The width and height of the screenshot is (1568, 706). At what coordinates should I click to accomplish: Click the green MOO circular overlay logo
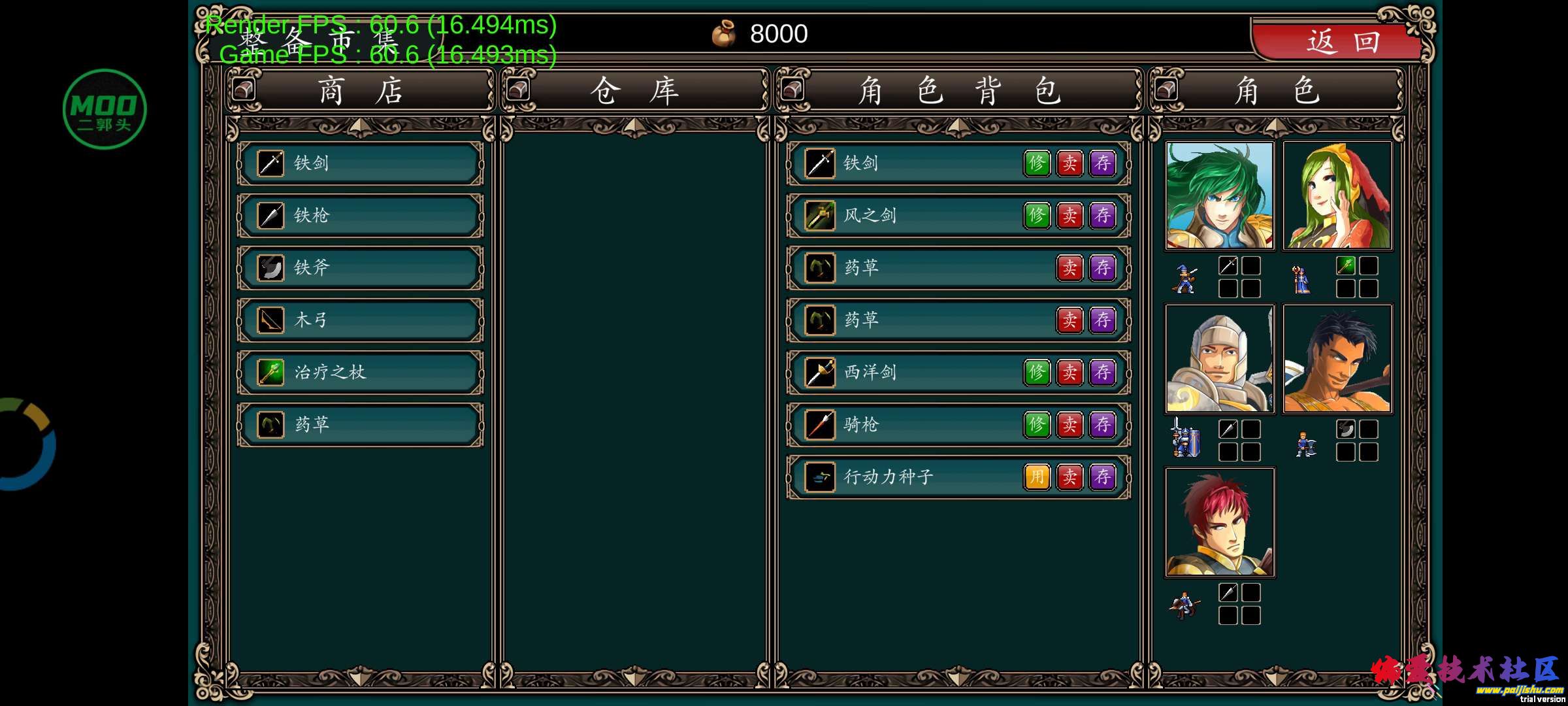pyautogui.click(x=105, y=109)
